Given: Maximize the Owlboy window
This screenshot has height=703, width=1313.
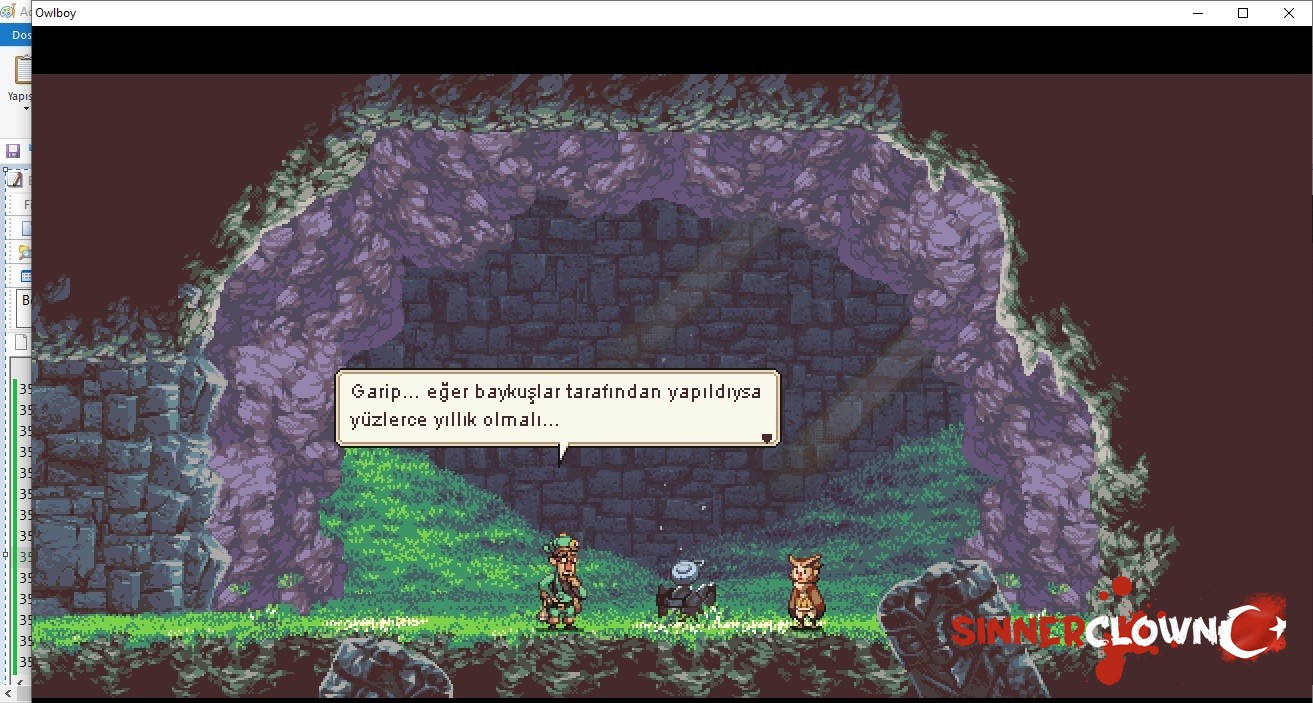Looking at the screenshot, I should (1243, 13).
